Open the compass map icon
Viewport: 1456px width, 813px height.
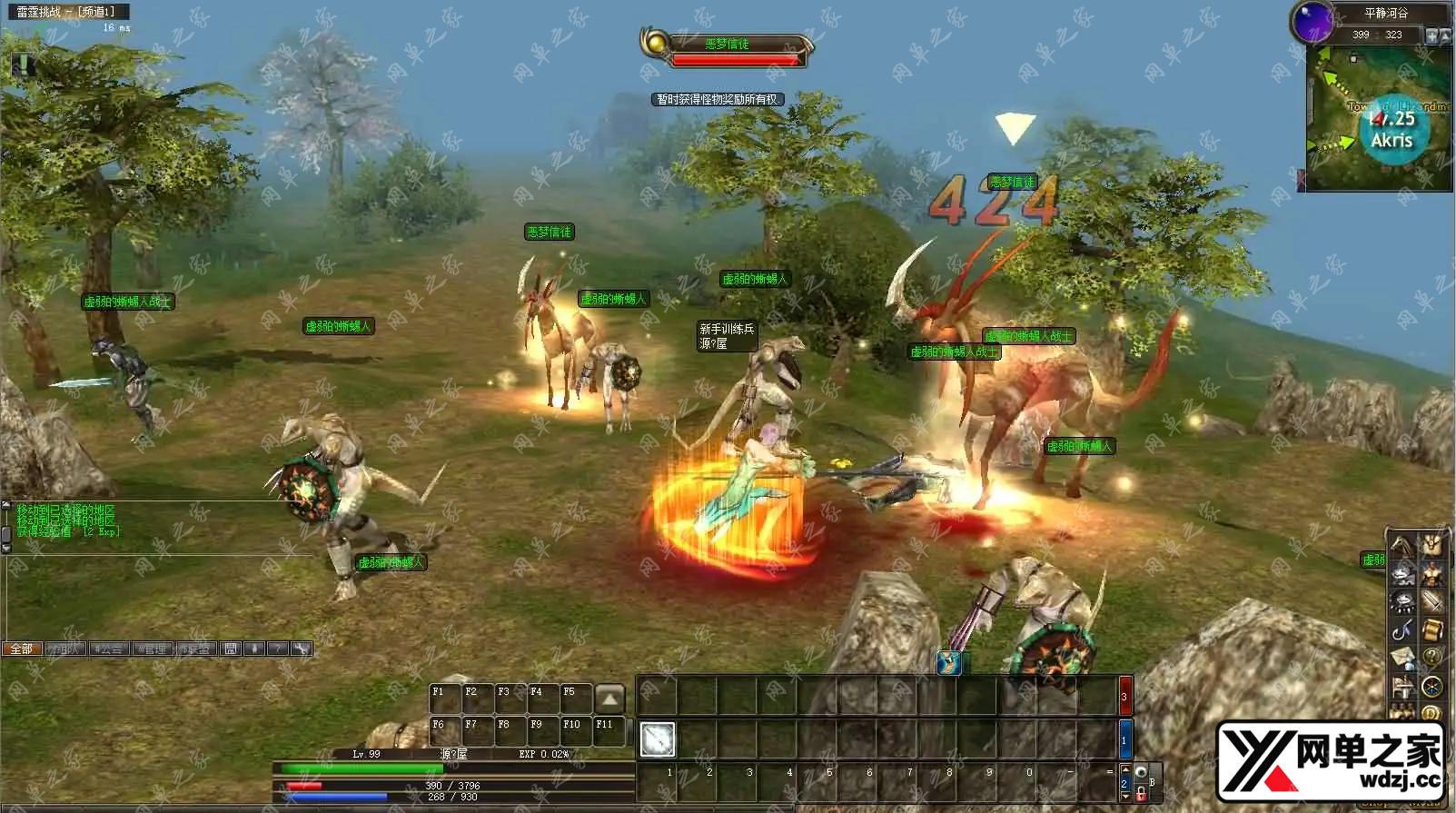(1431, 686)
